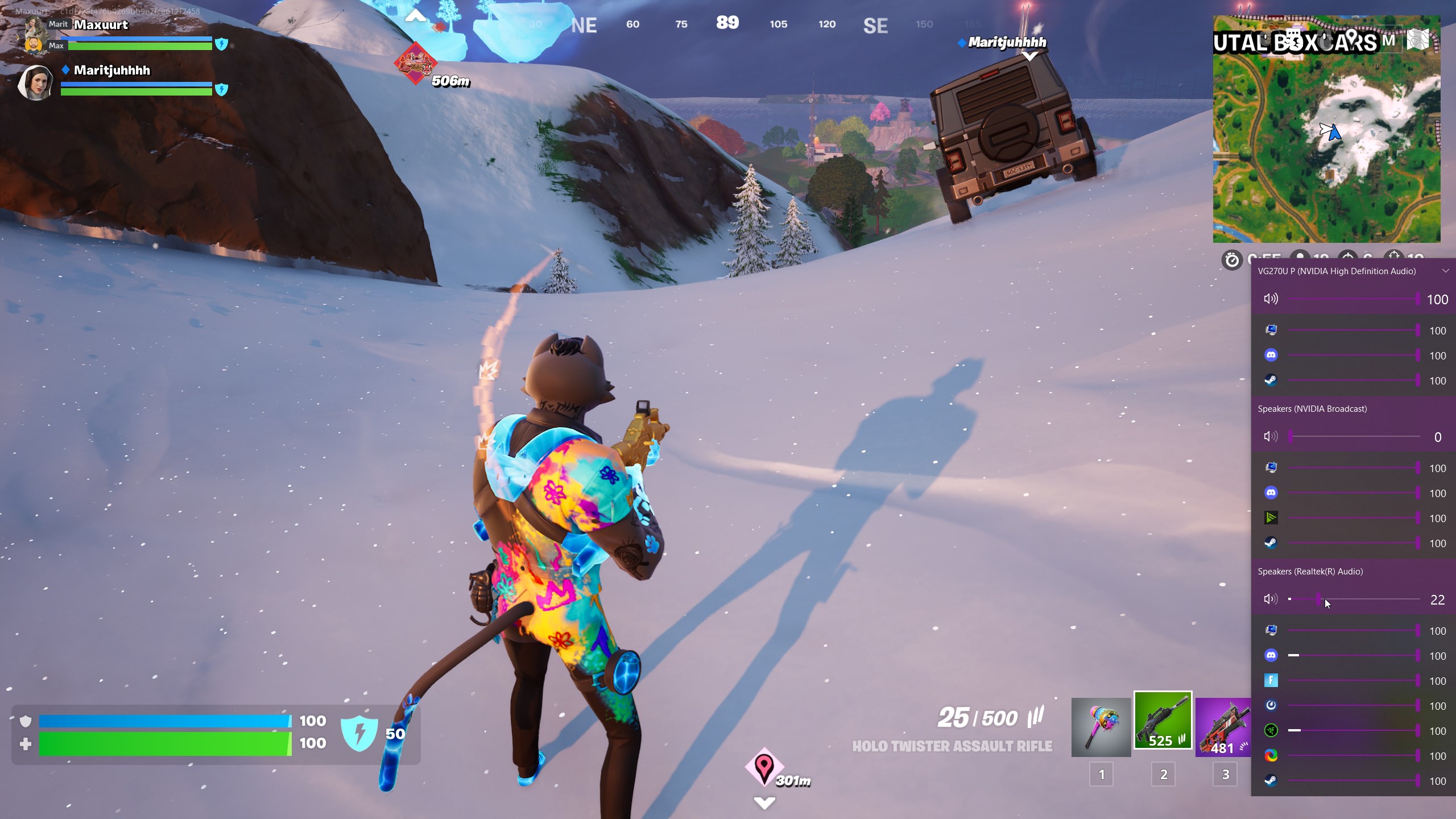
Task: Click the pink map pin marker
Action: [x=764, y=766]
